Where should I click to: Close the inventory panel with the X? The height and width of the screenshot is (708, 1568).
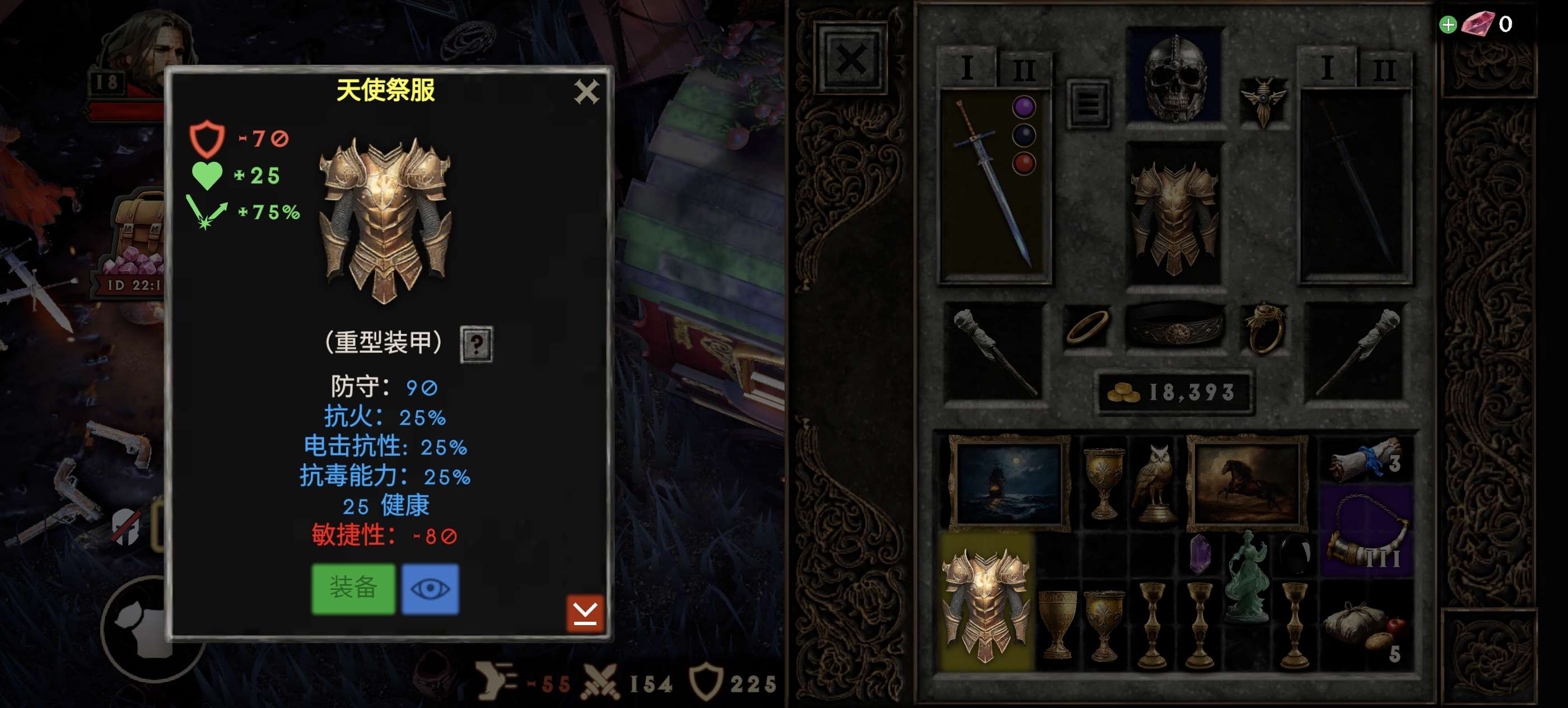click(850, 60)
